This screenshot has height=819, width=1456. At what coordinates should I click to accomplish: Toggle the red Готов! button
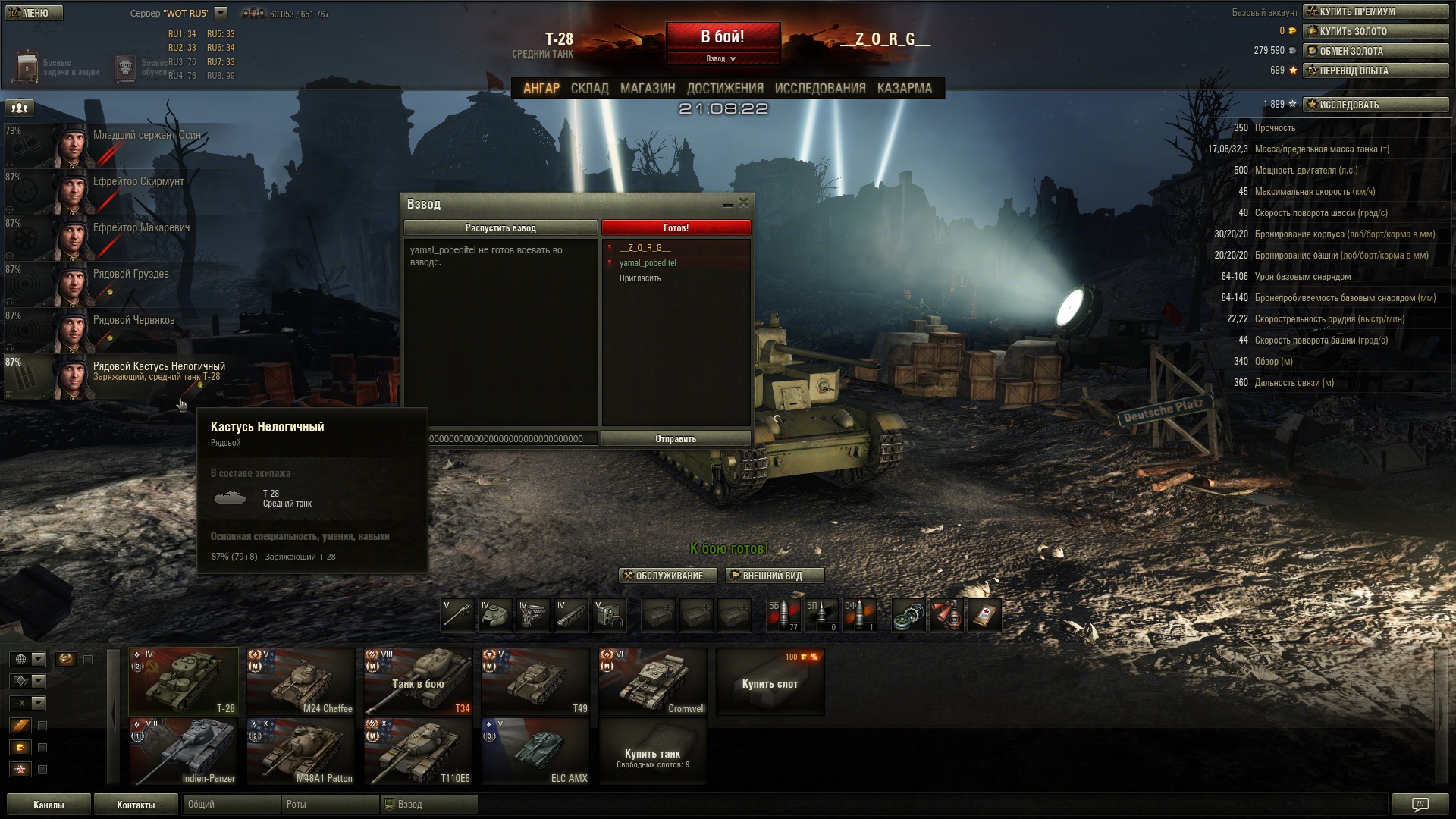[676, 228]
